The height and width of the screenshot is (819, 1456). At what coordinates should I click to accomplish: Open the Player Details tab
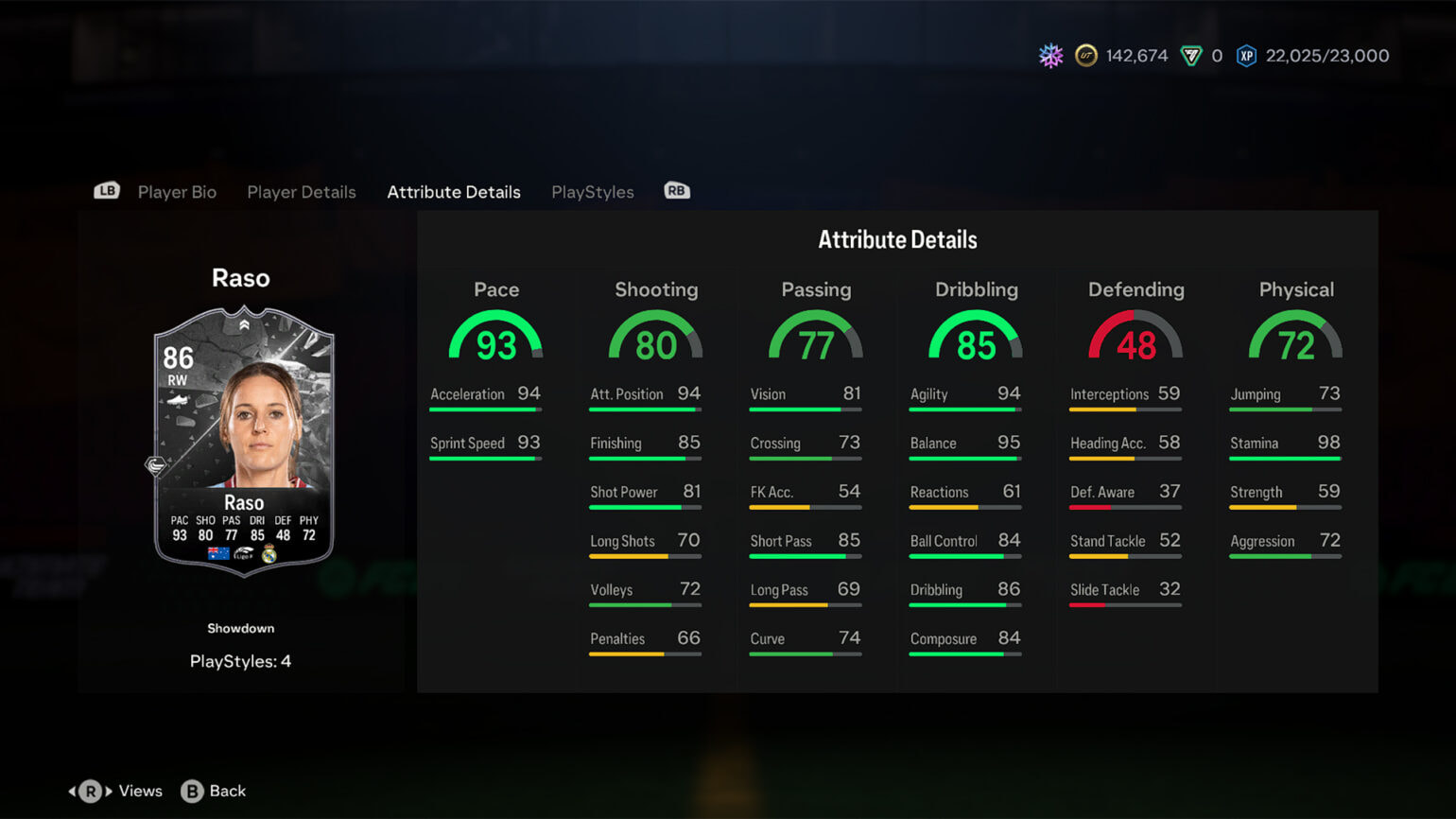click(302, 192)
